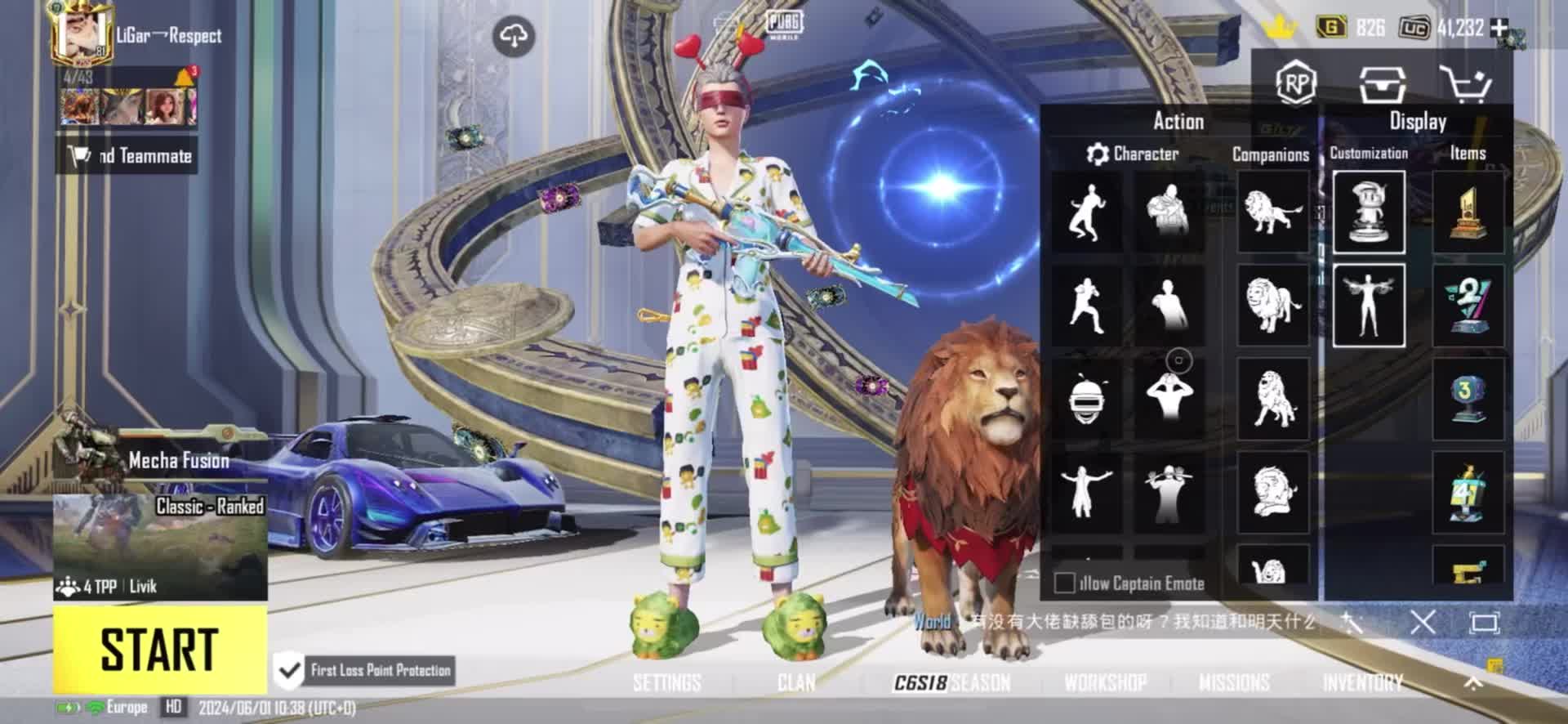1568x724 pixels.
Task: Open the Workshop menu
Action: [x=1105, y=682]
